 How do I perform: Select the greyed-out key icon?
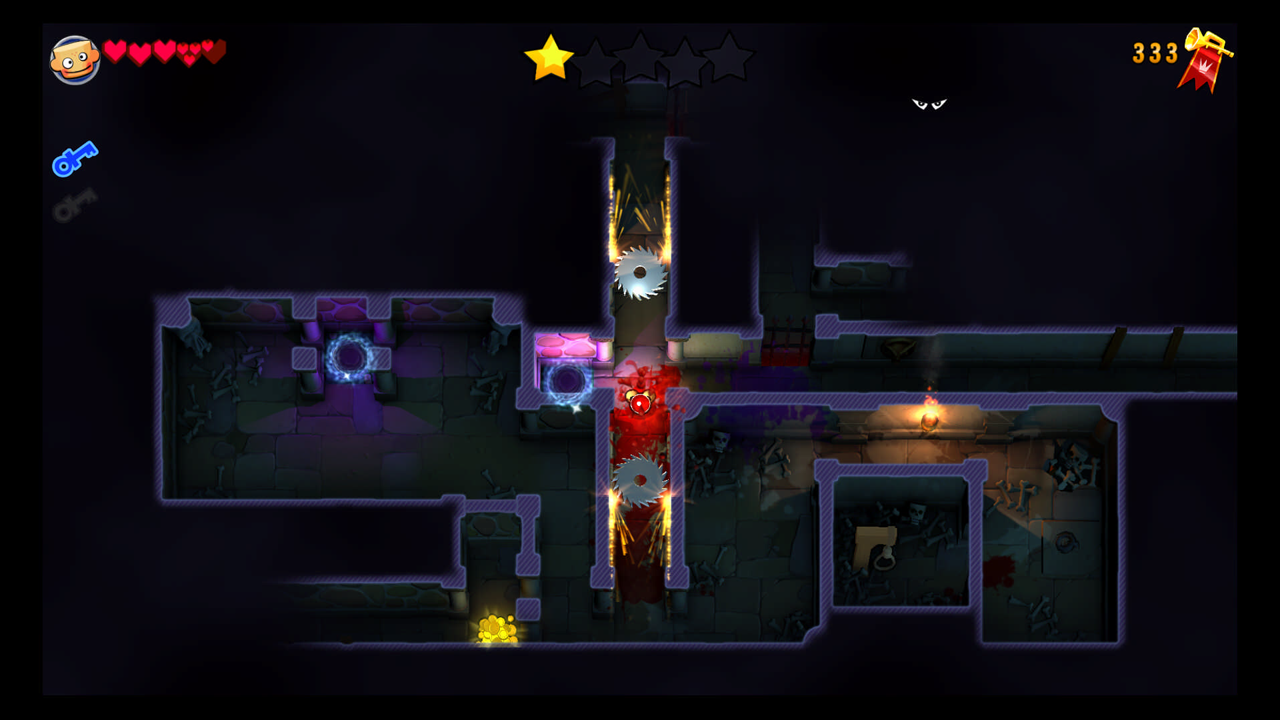pos(75,203)
